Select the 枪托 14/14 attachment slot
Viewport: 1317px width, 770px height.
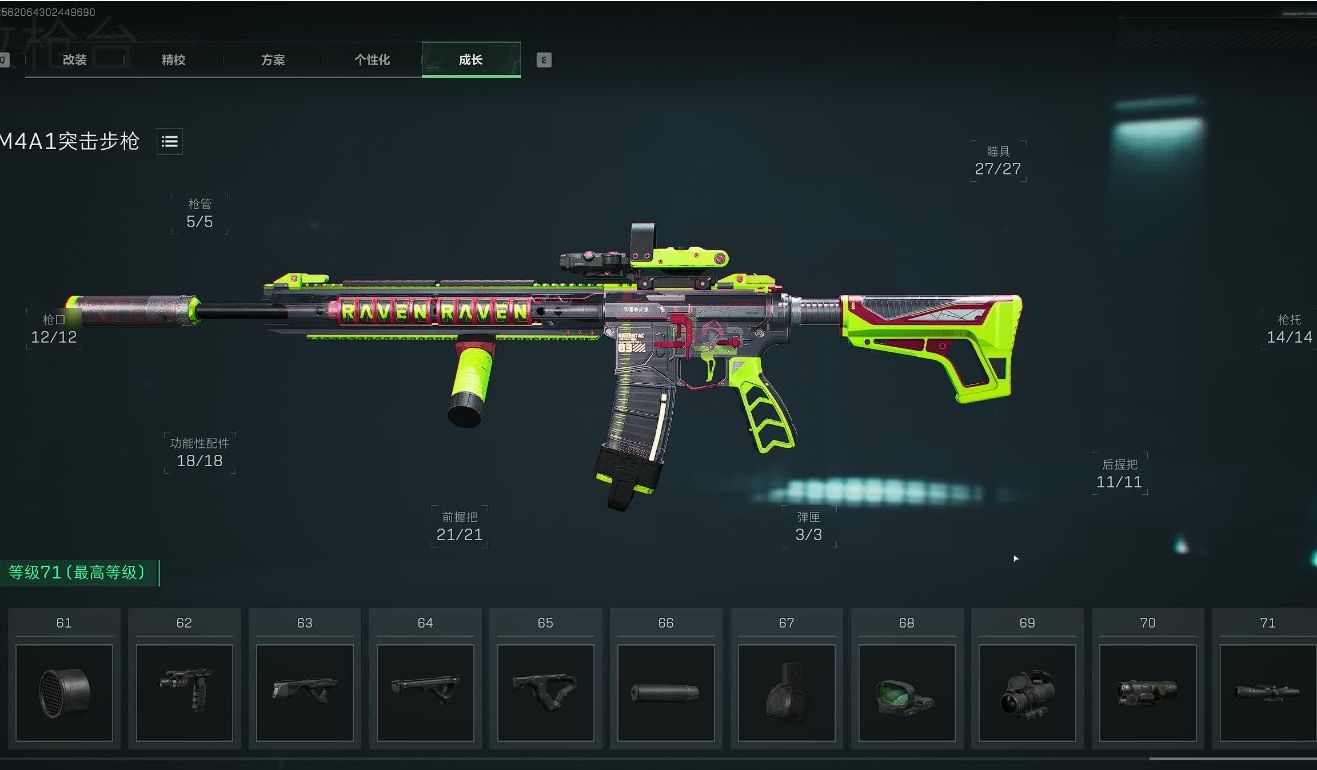pyautogui.click(x=1289, y=329)
